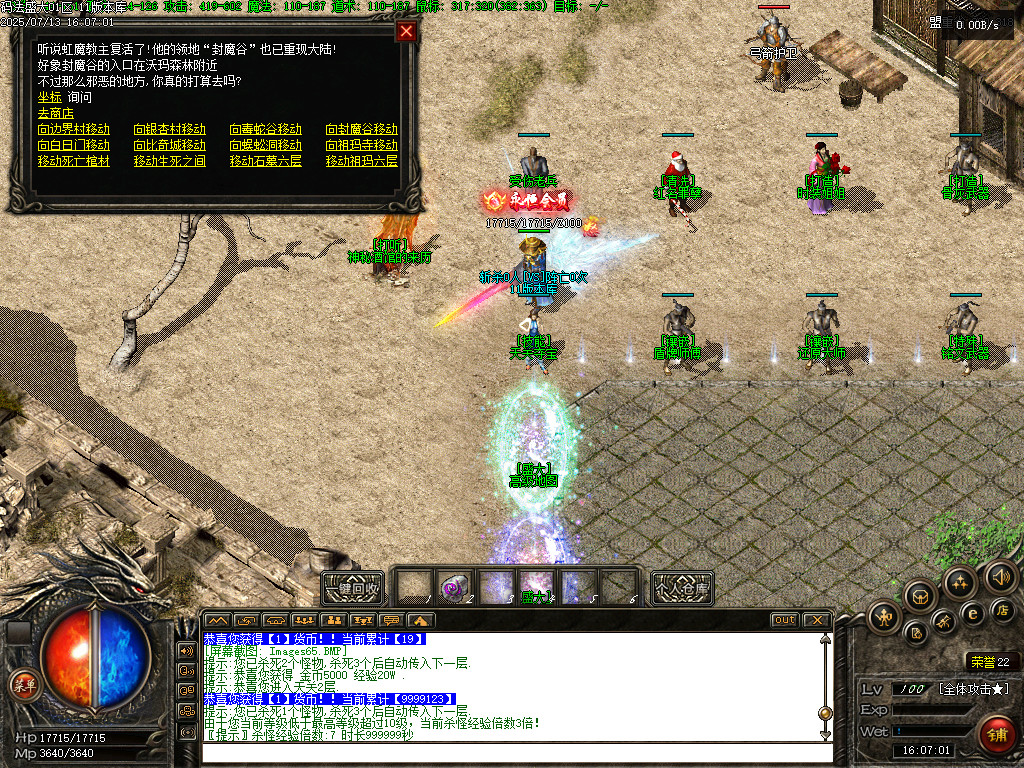The width and height of the screenshot is (1024, 768).
Task: Toggle sound with the speaker icon
Action: point(1000,576)
